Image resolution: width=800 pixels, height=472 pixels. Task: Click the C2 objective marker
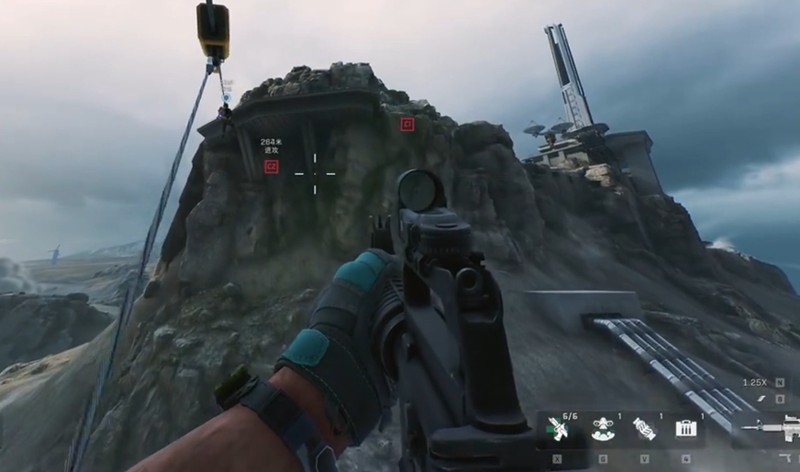click(x=271, y=167)
